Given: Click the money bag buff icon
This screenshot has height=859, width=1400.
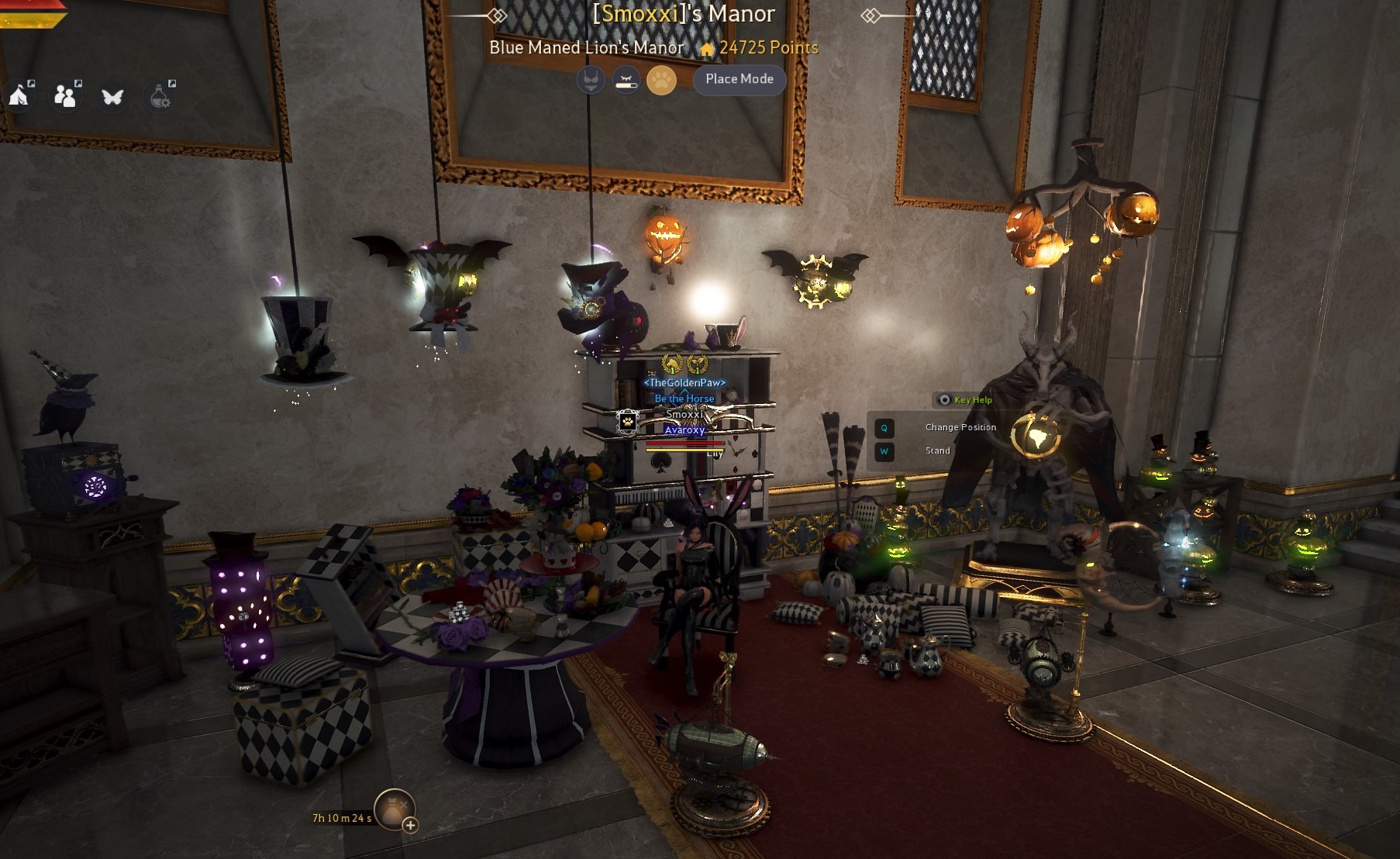Looking at the screenshot, I should pyautogui.click(x=394, y=808).
